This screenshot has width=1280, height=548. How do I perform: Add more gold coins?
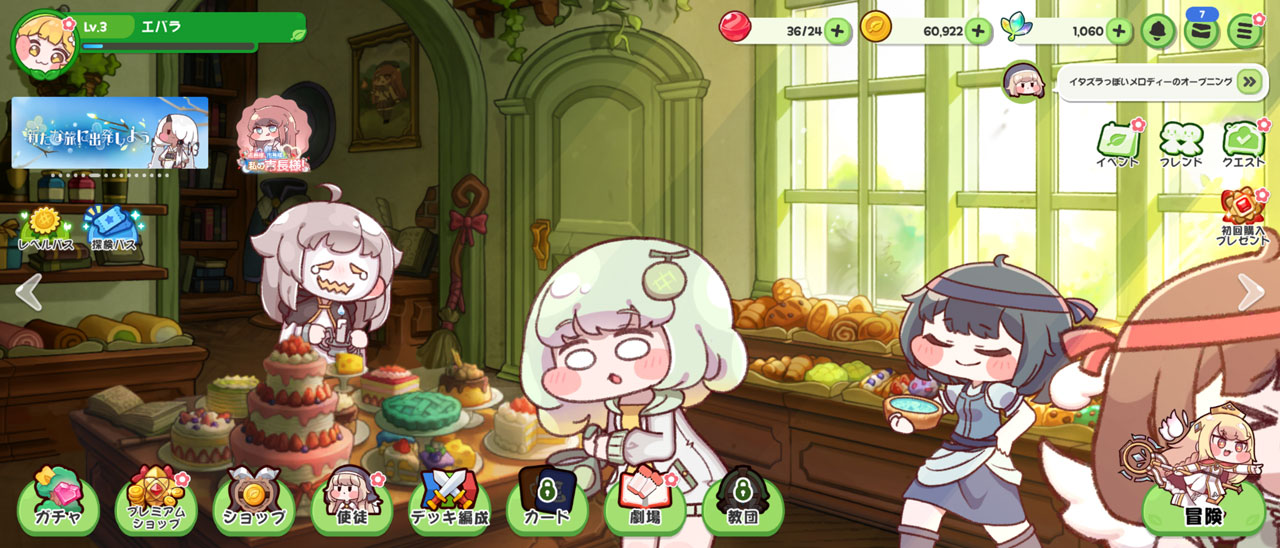[x=978, y=31]
